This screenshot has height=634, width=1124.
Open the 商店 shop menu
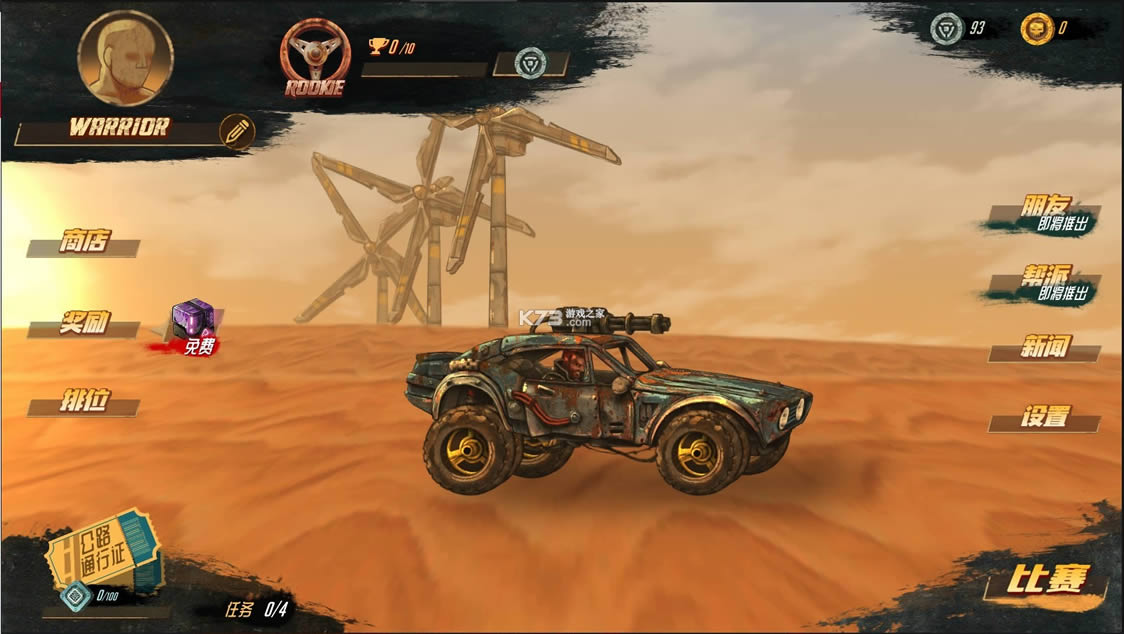(84, 243)
